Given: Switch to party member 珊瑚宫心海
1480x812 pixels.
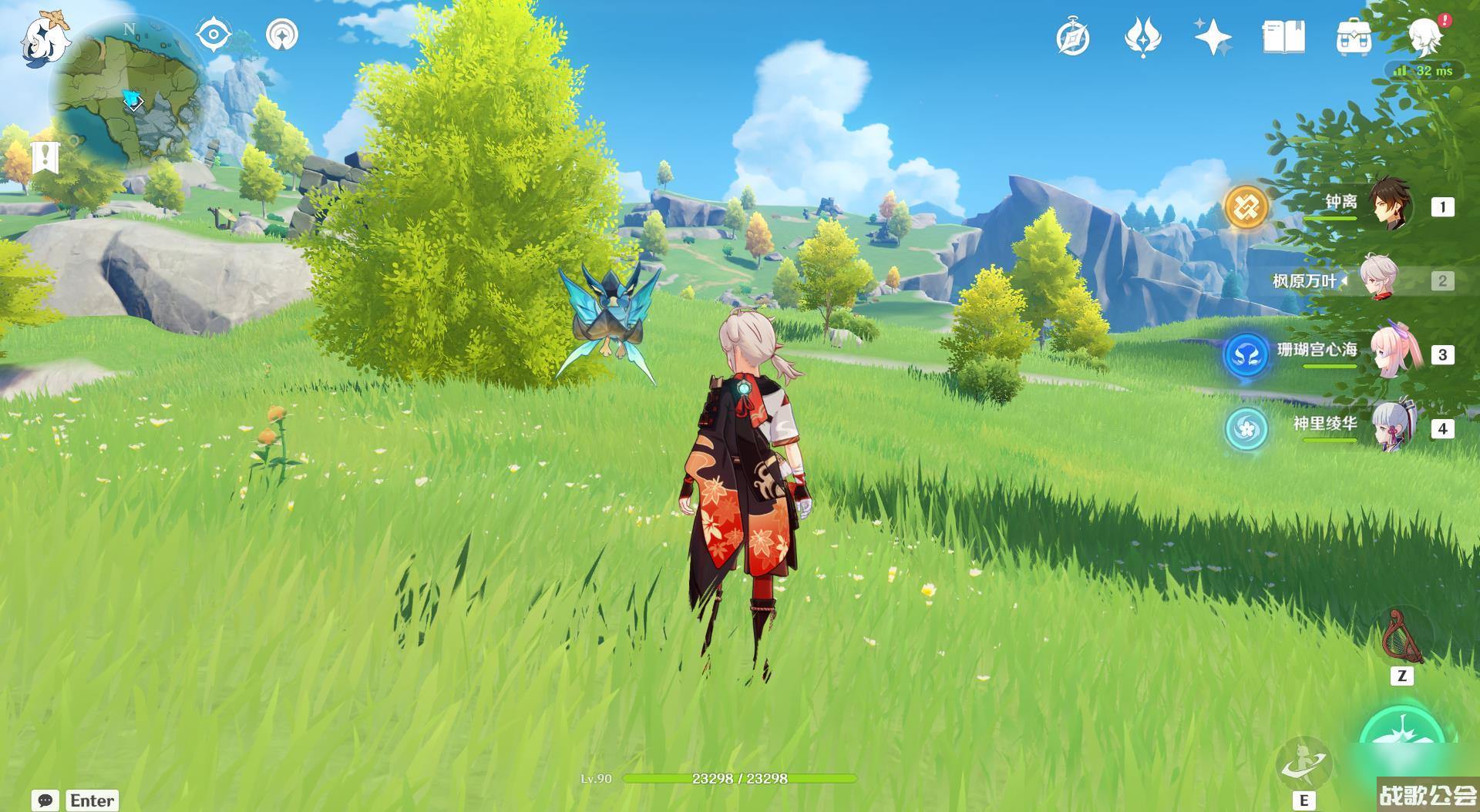Looking at the screenshot, I should coord(1389,354).
